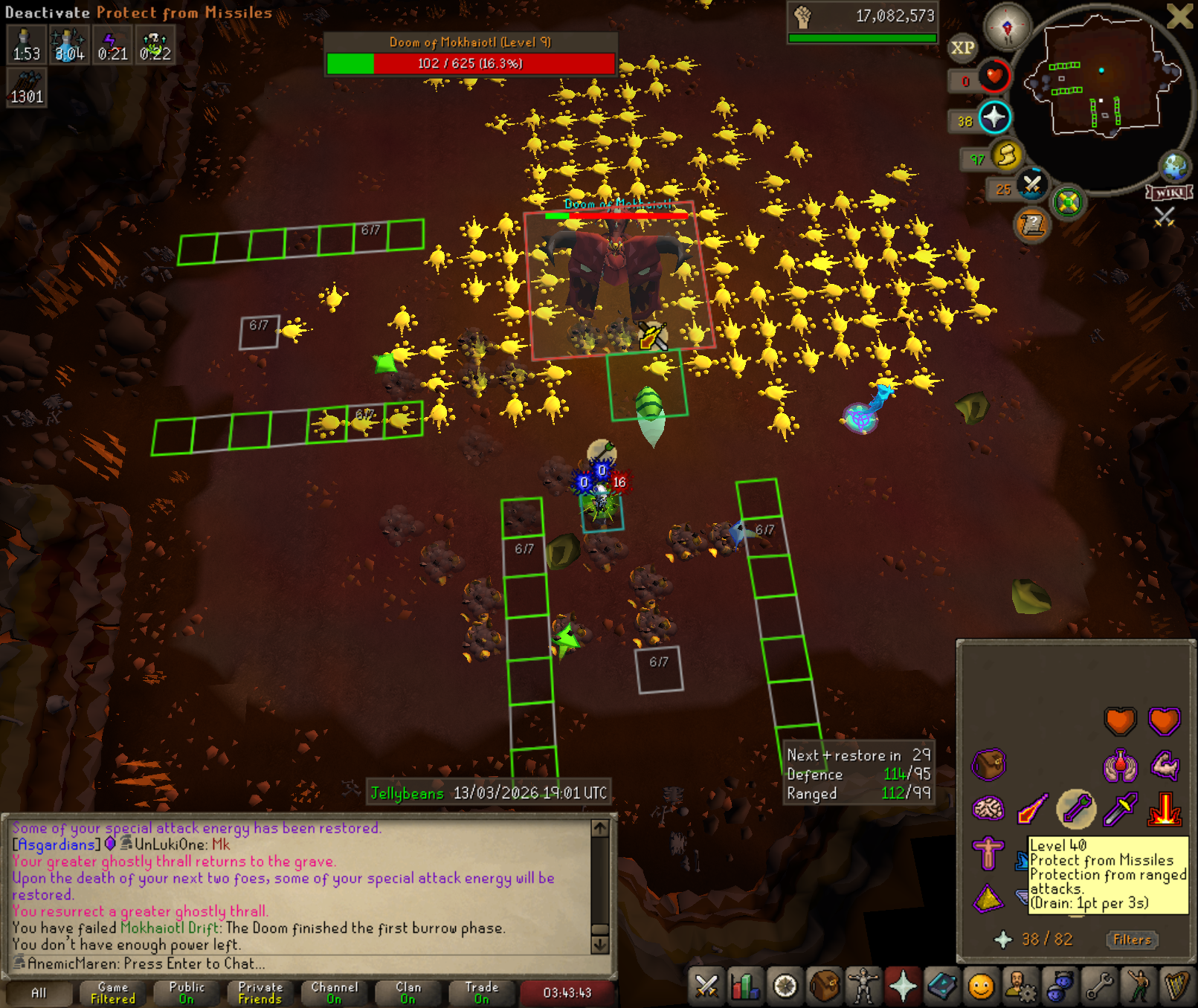This screenshot has height=1008, width=1198.
Task: Toggle the quick-prayers orb
Action: point(994,117)
